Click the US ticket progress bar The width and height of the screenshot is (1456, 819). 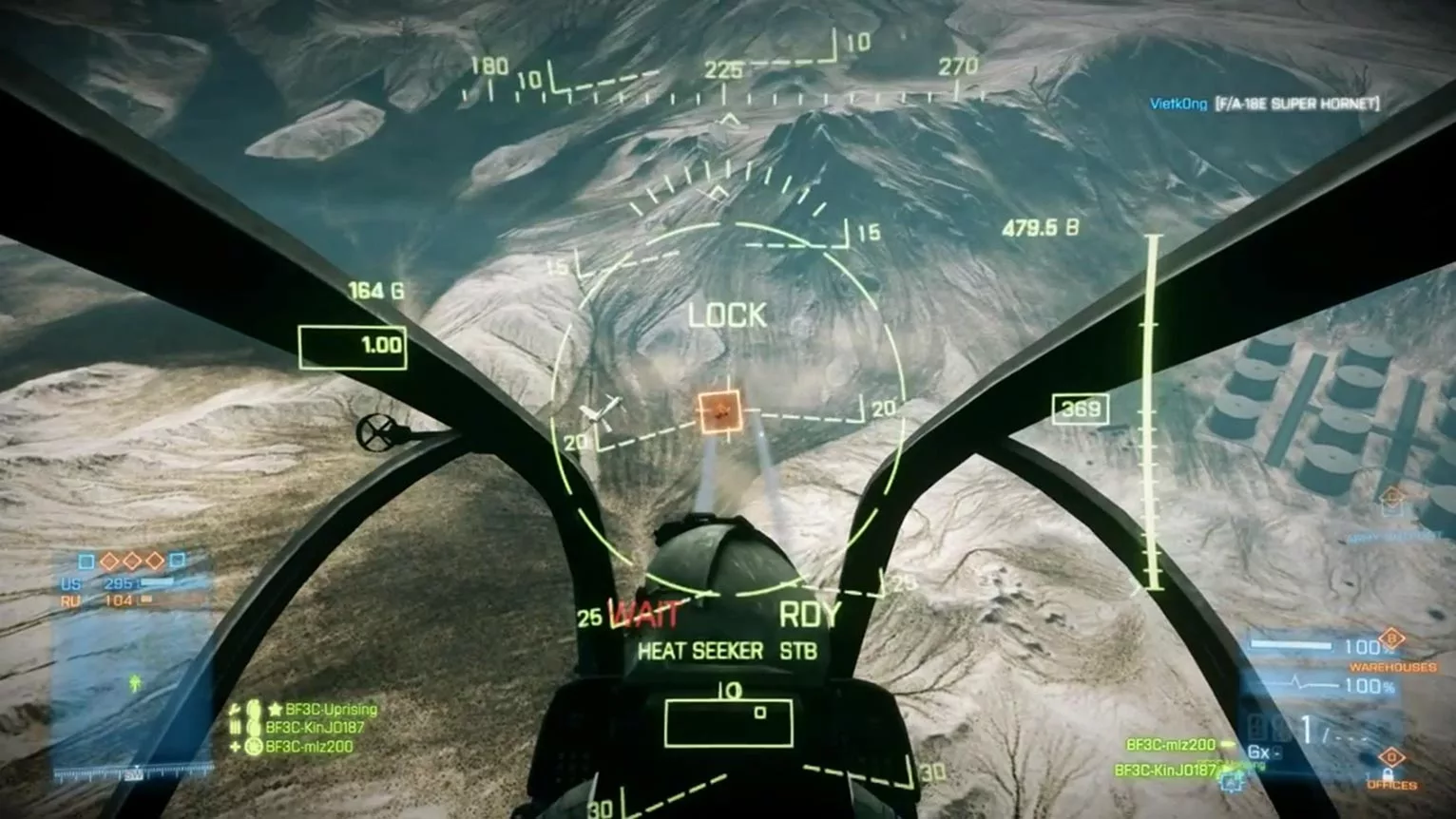(157, 581)
